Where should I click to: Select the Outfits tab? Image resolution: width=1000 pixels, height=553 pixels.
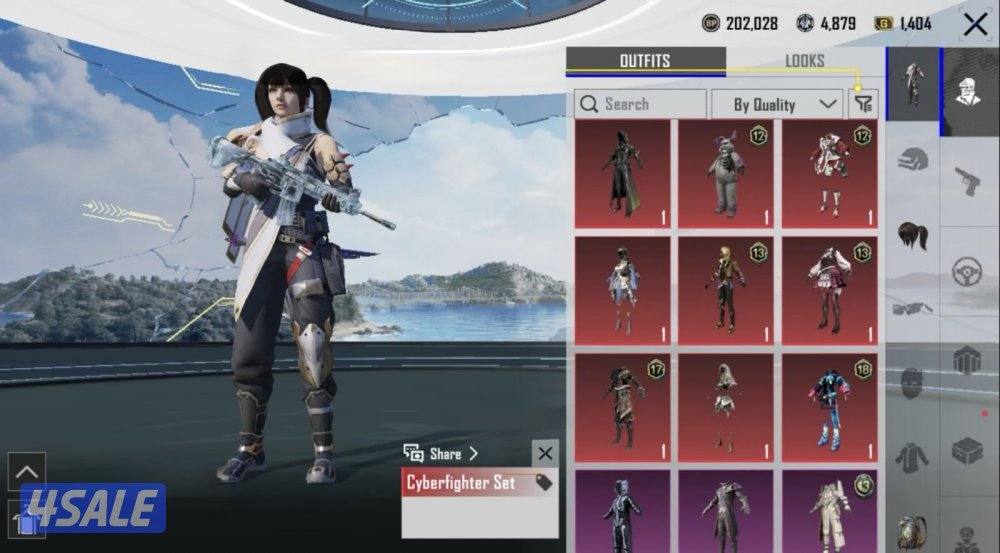(645, 61)
